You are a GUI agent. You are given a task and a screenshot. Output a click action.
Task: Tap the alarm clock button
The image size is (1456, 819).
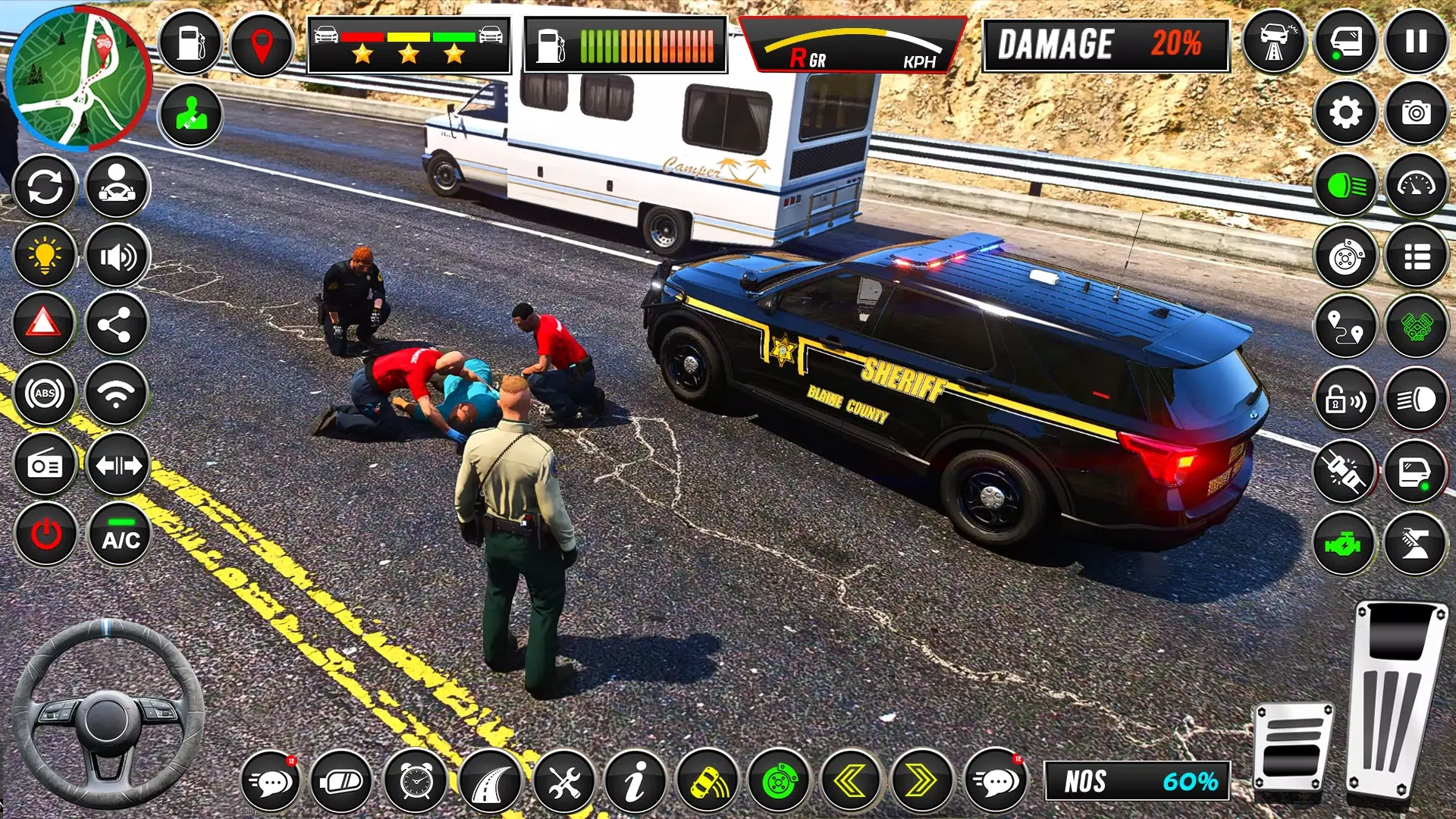[x=416, y=781]
